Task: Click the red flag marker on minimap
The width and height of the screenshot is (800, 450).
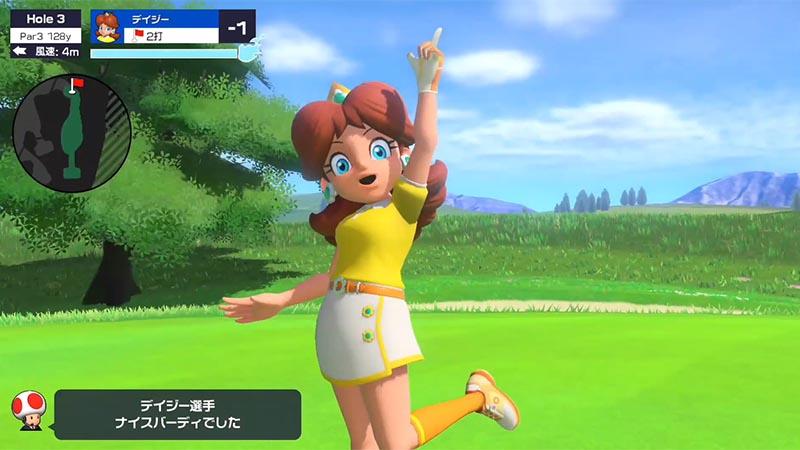Action: [75, 83]
